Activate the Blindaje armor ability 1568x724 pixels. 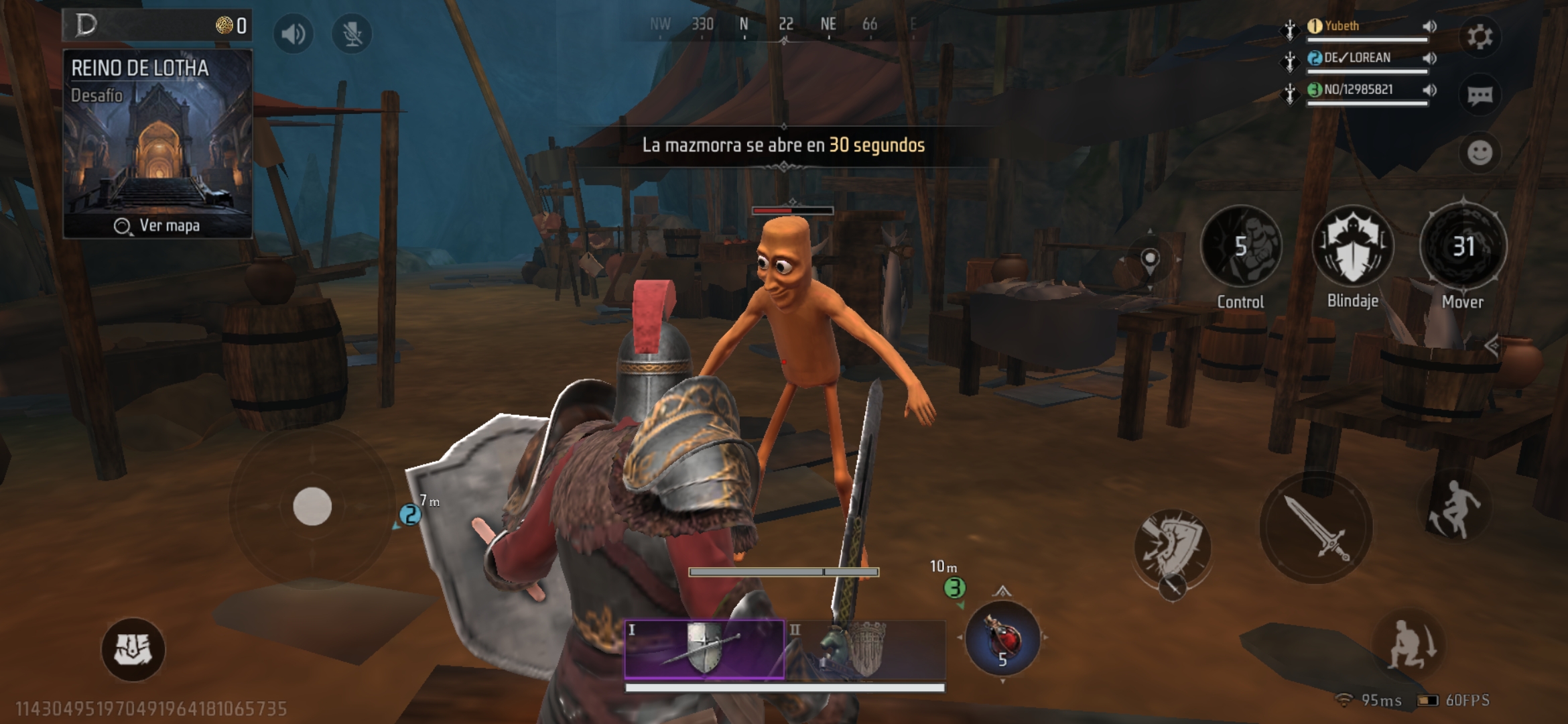pyautogui.click(x=1352, y=247)
